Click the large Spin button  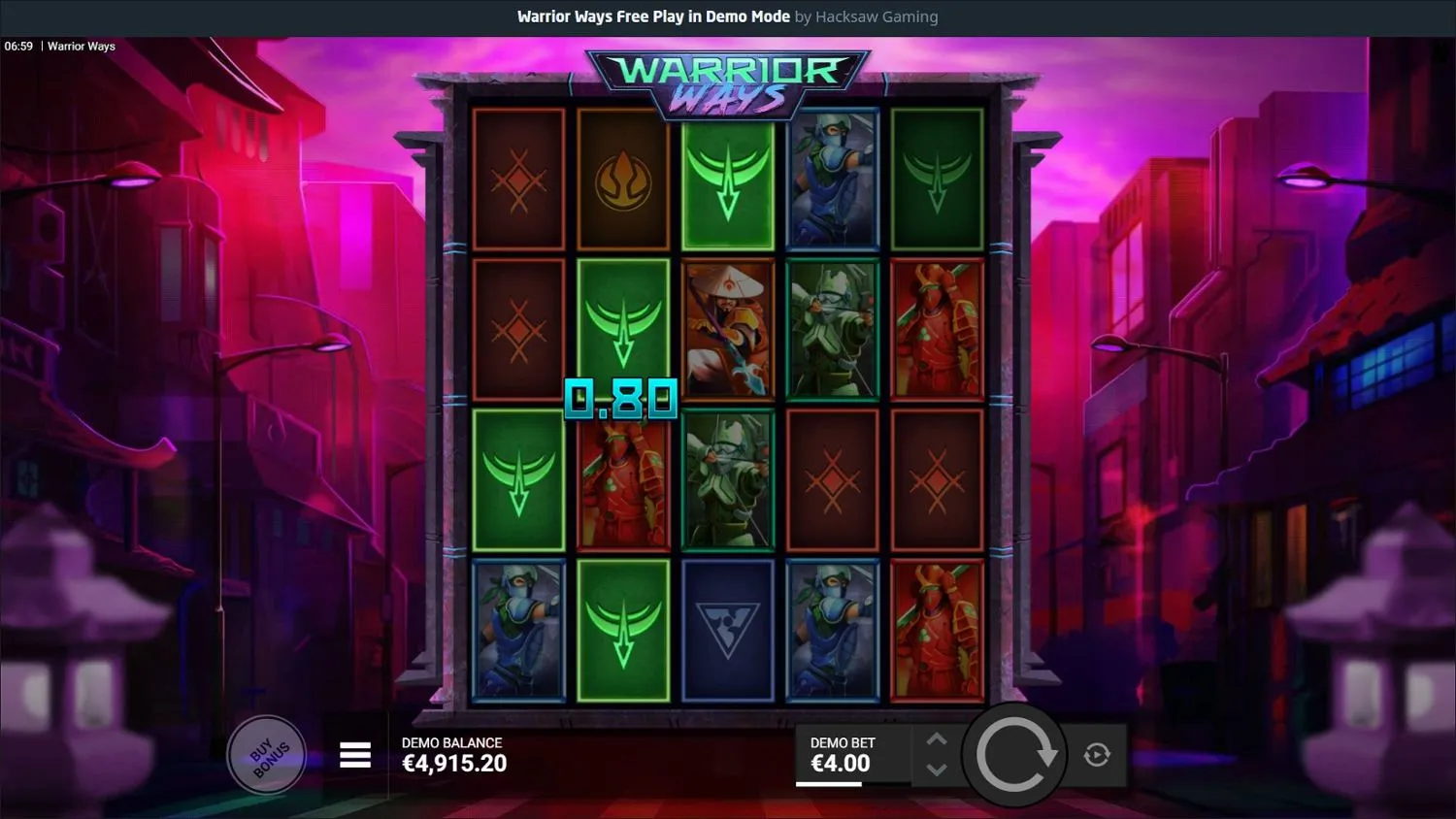[x=1015, y=755]
